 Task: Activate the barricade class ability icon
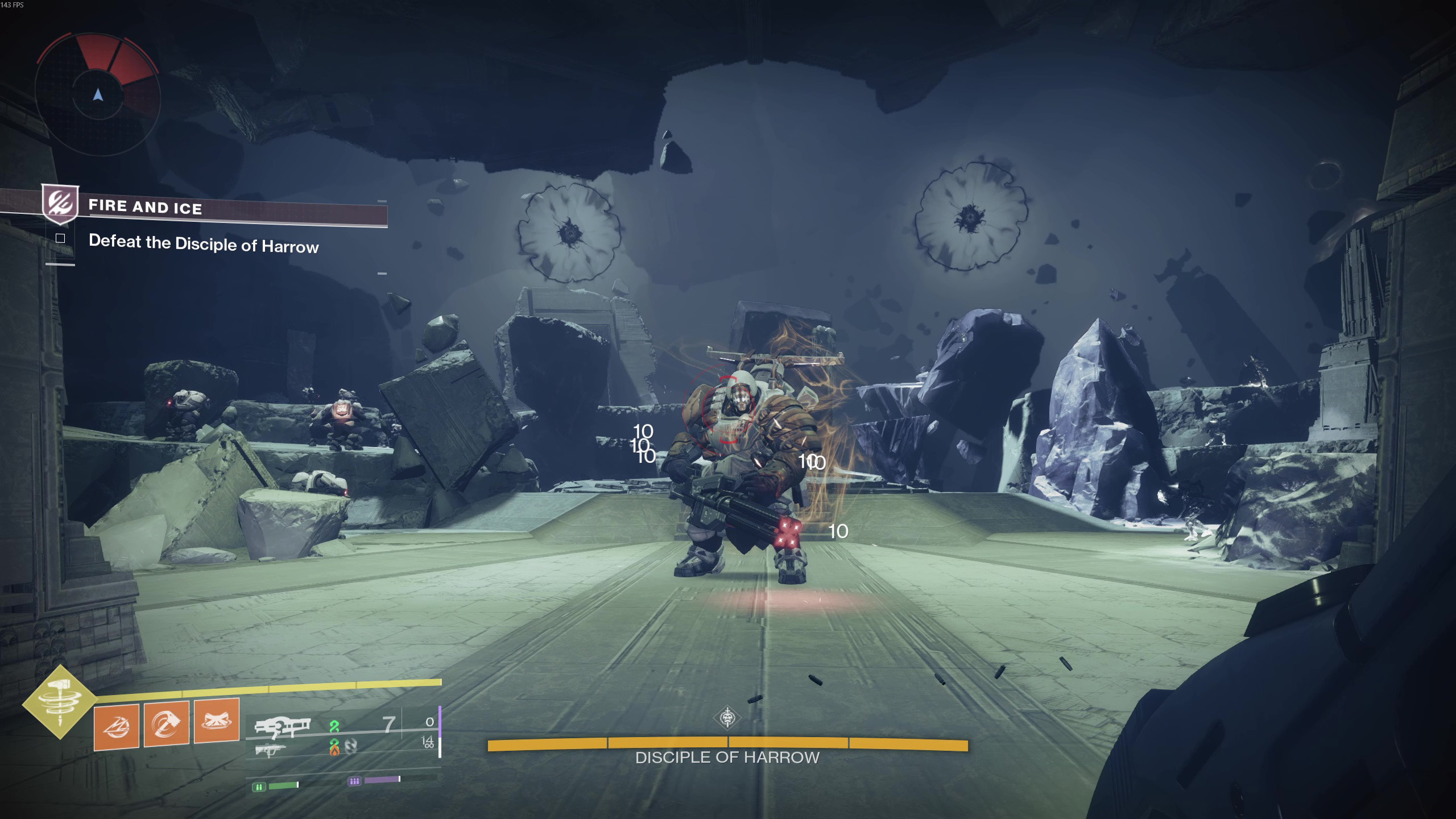[217, 721]
